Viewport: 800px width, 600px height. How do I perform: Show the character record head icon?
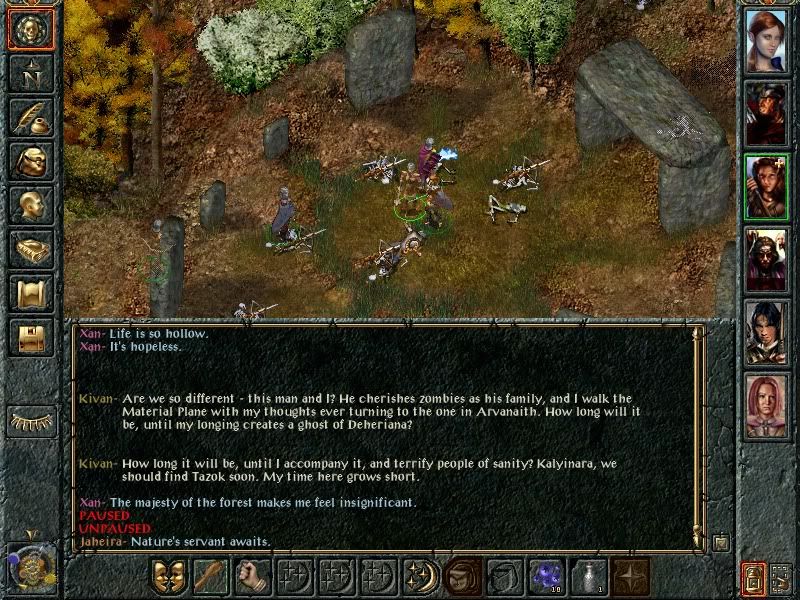30,205
